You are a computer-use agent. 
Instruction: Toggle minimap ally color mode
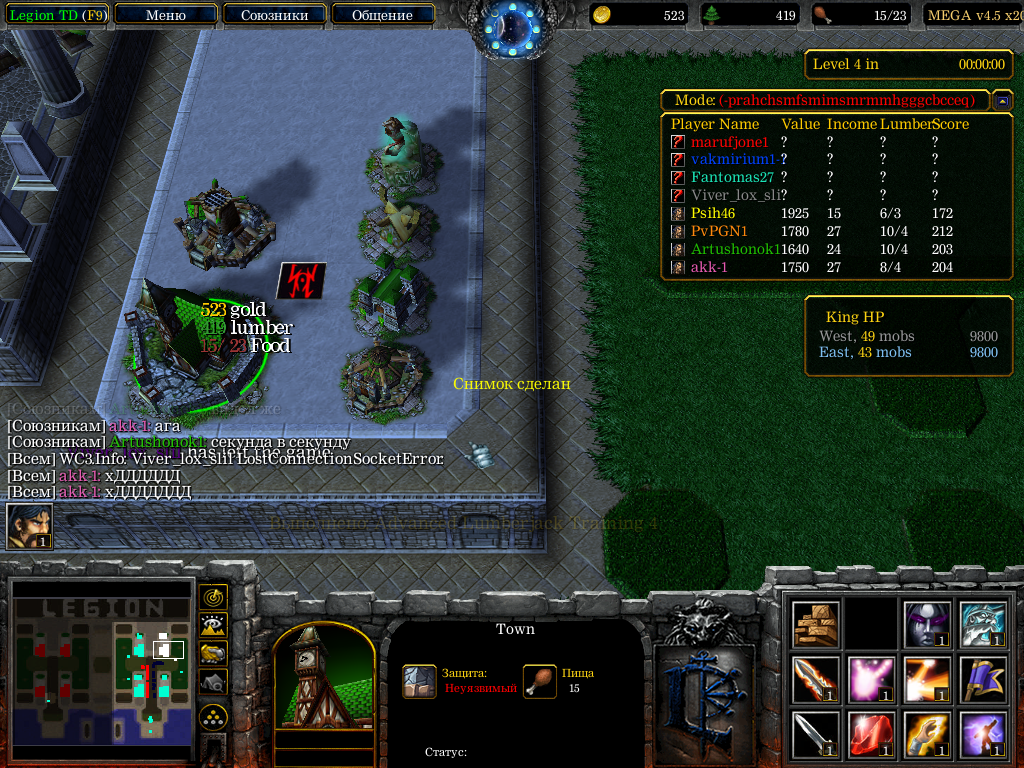213,653
